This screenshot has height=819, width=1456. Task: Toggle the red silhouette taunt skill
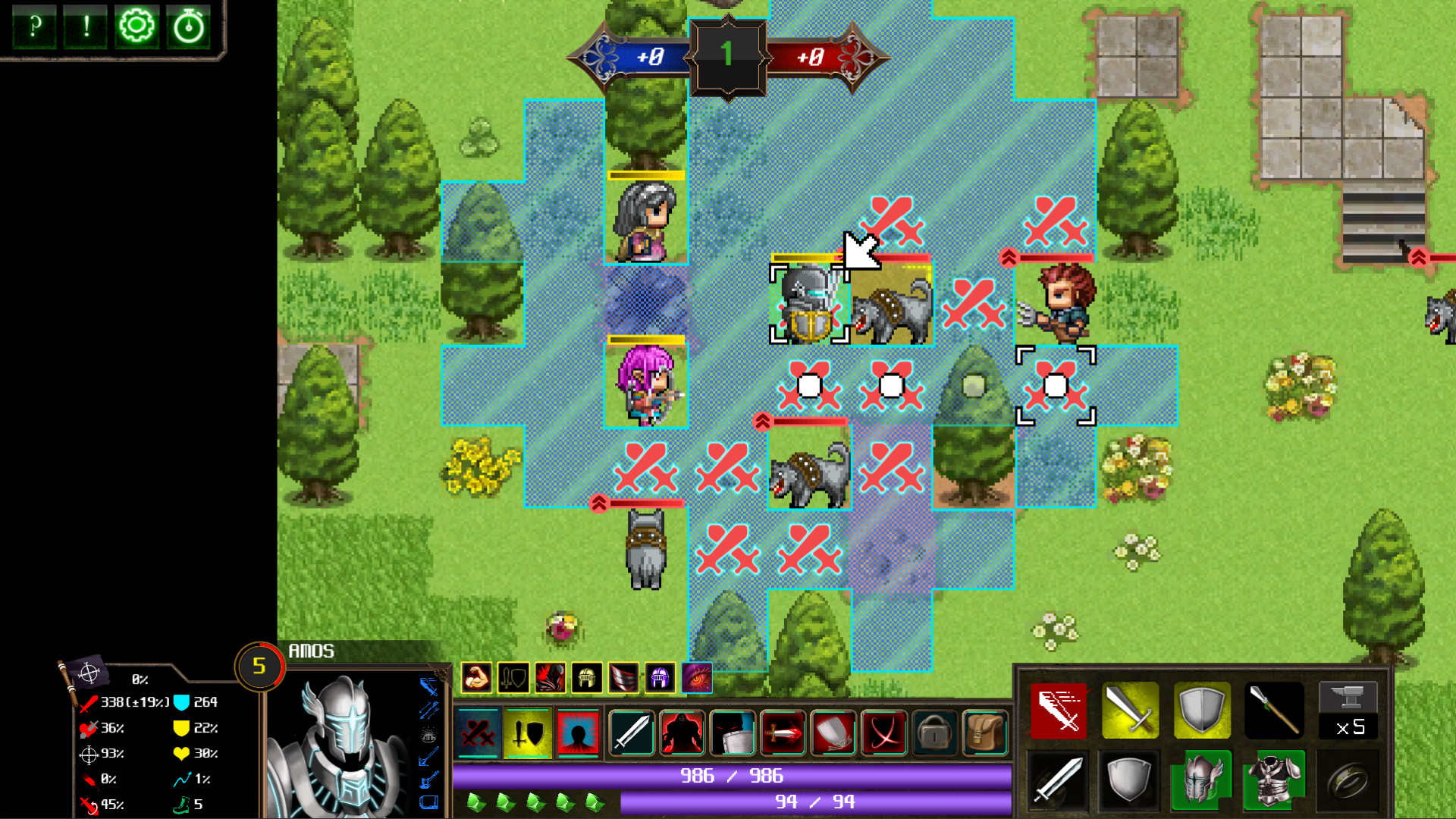579,733
